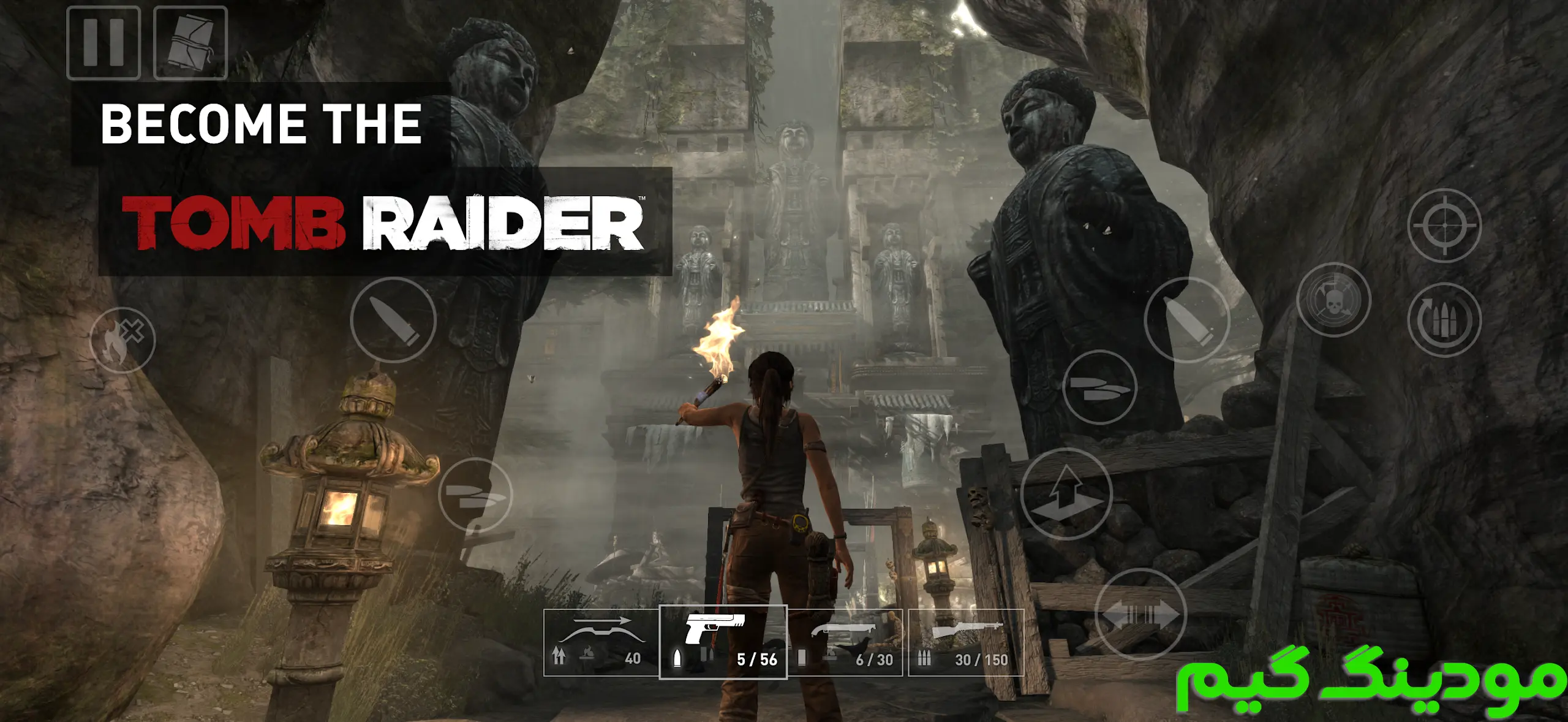Reload weapon with the bullets button
Image resolution: width=1568 pixels, height=722 pixels.
(x=1444, y=320)
